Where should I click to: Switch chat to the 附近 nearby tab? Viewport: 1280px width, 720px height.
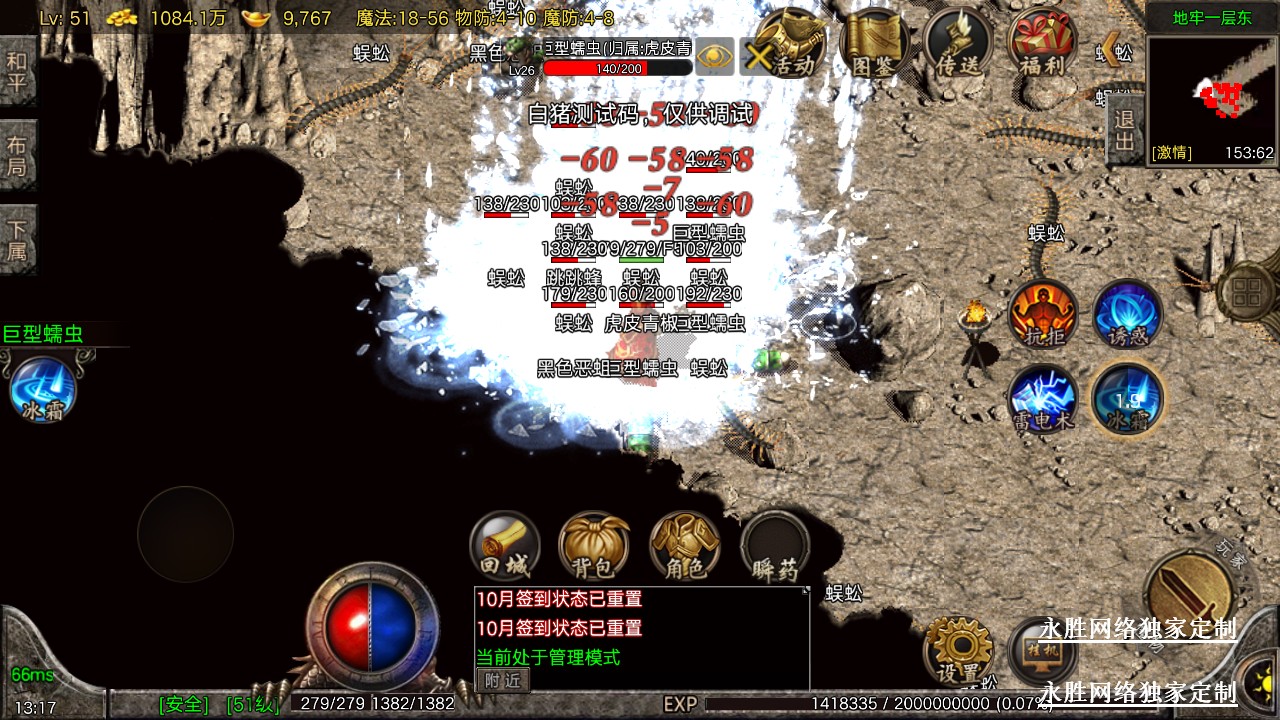(x=502, y=680)
